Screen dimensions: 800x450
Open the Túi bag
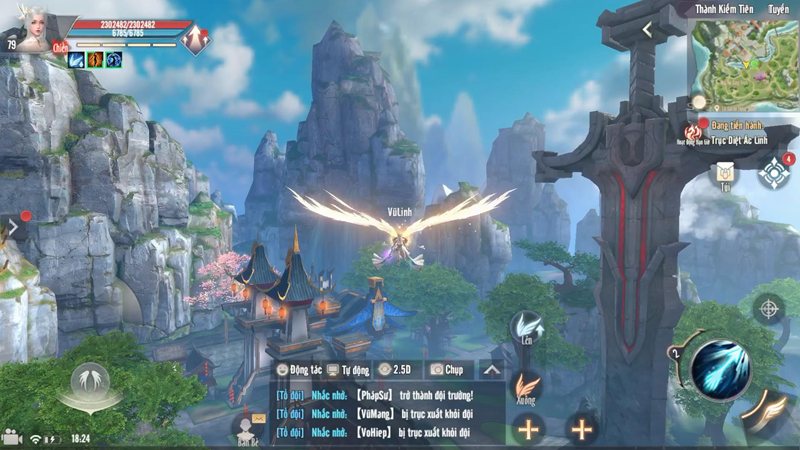tap(722, 176)
